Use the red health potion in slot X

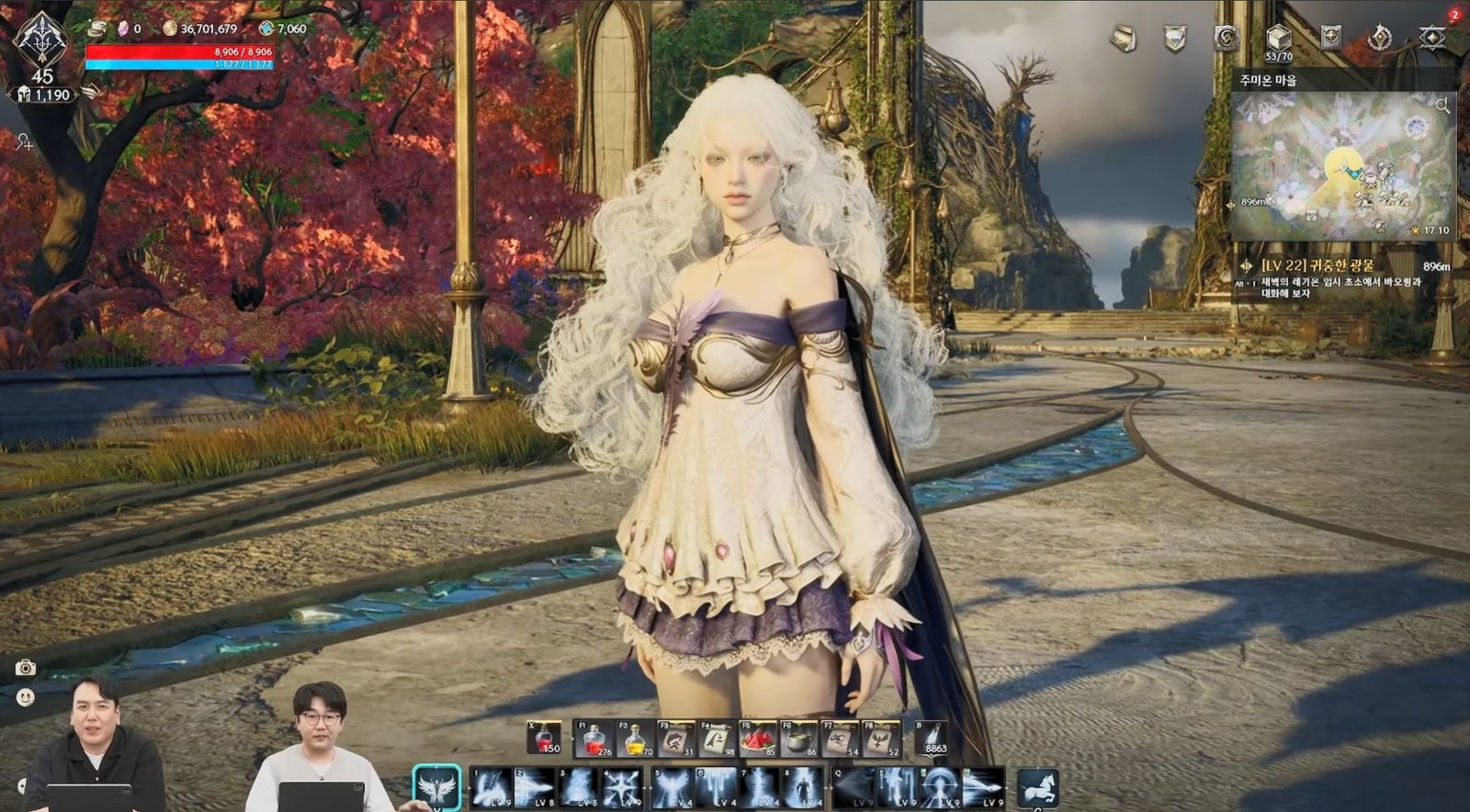coord(544,737)
